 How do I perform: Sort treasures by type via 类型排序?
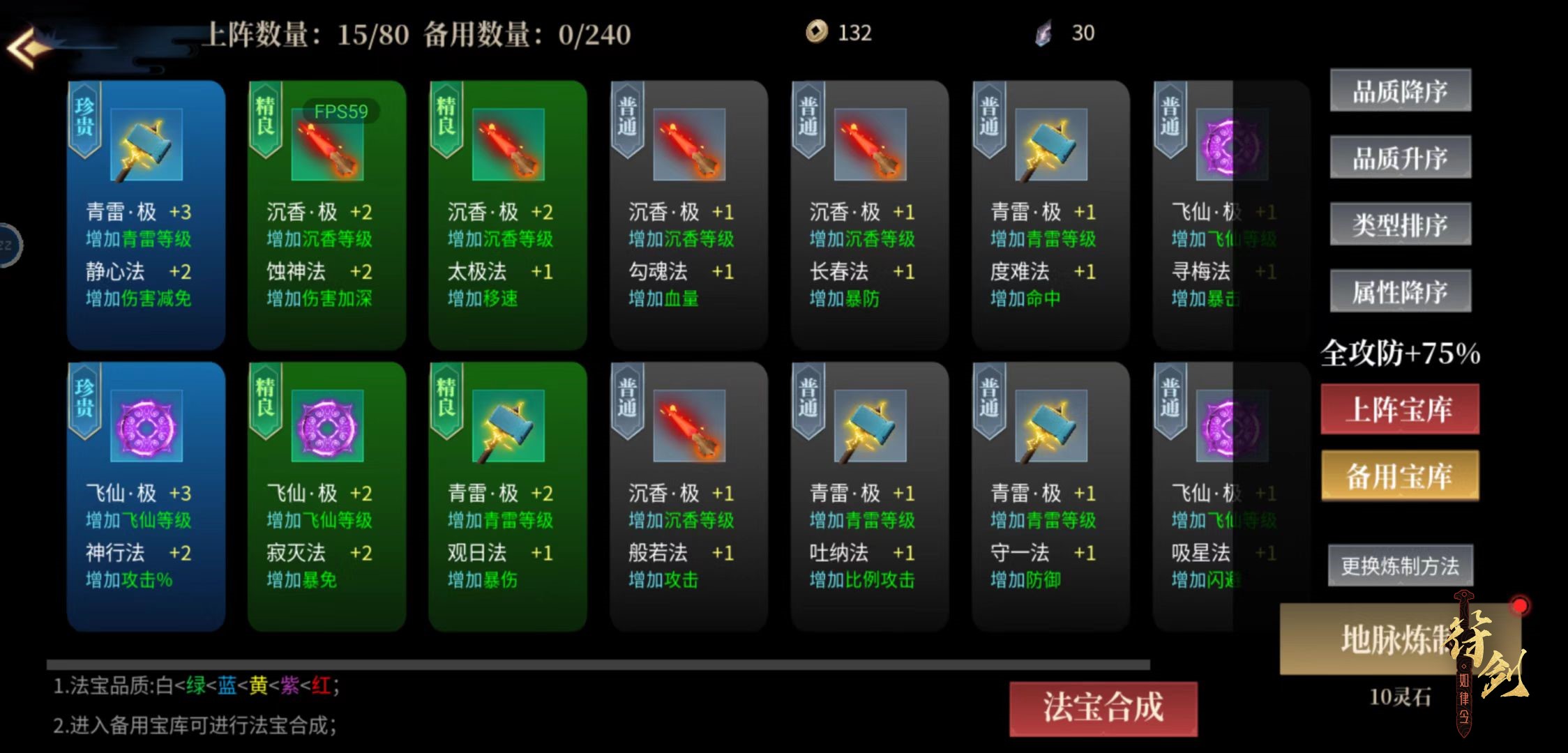pos(1400,225)
